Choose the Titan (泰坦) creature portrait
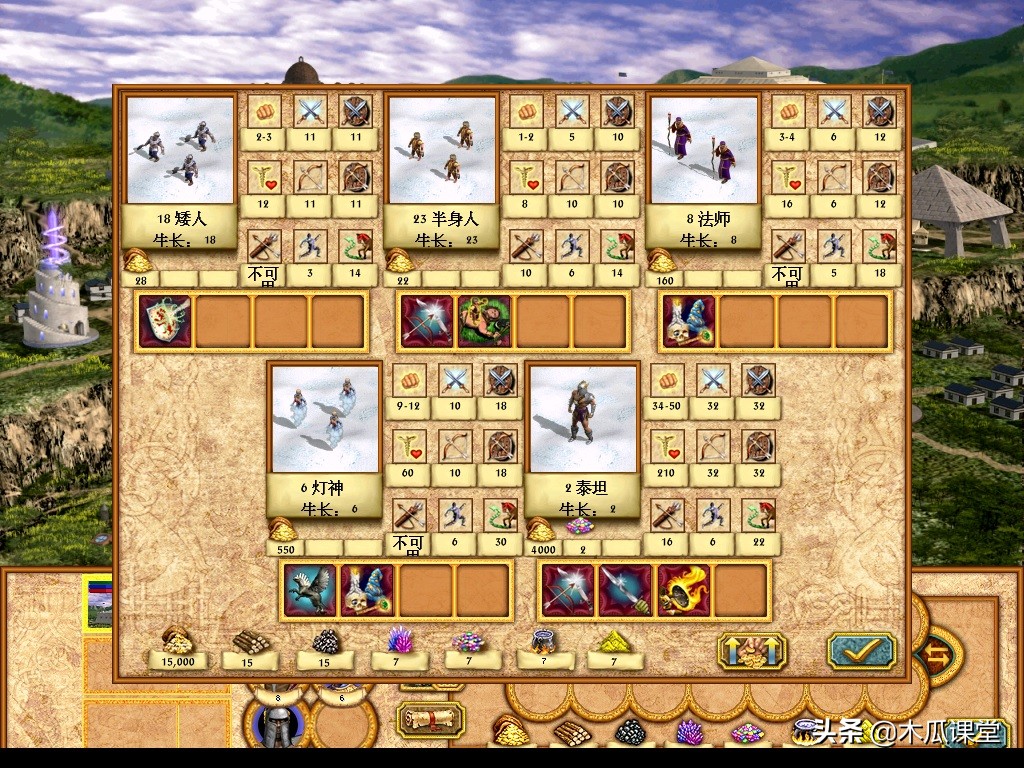 (583, 417)
